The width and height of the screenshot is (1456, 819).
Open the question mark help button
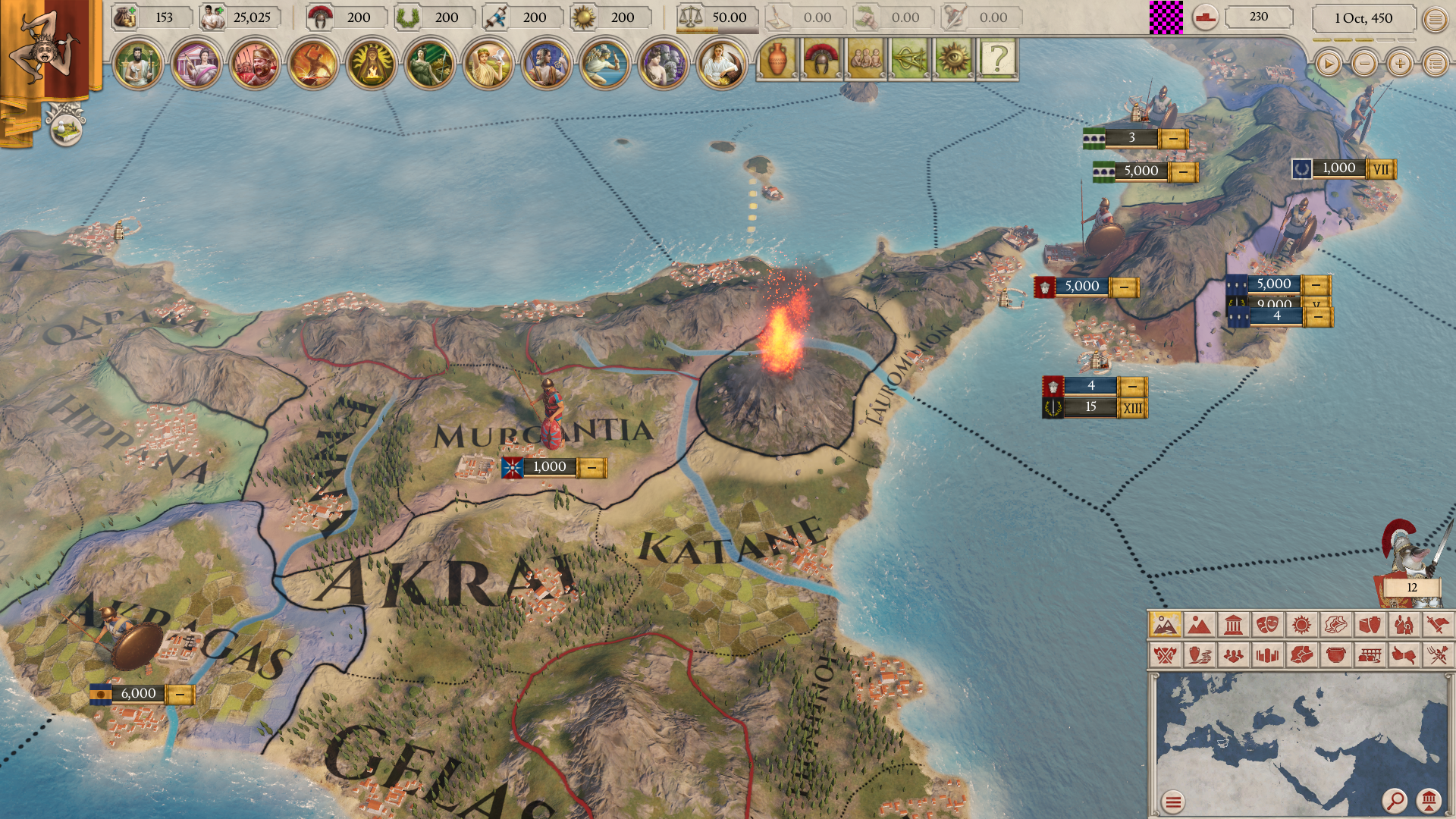(998, 59)
